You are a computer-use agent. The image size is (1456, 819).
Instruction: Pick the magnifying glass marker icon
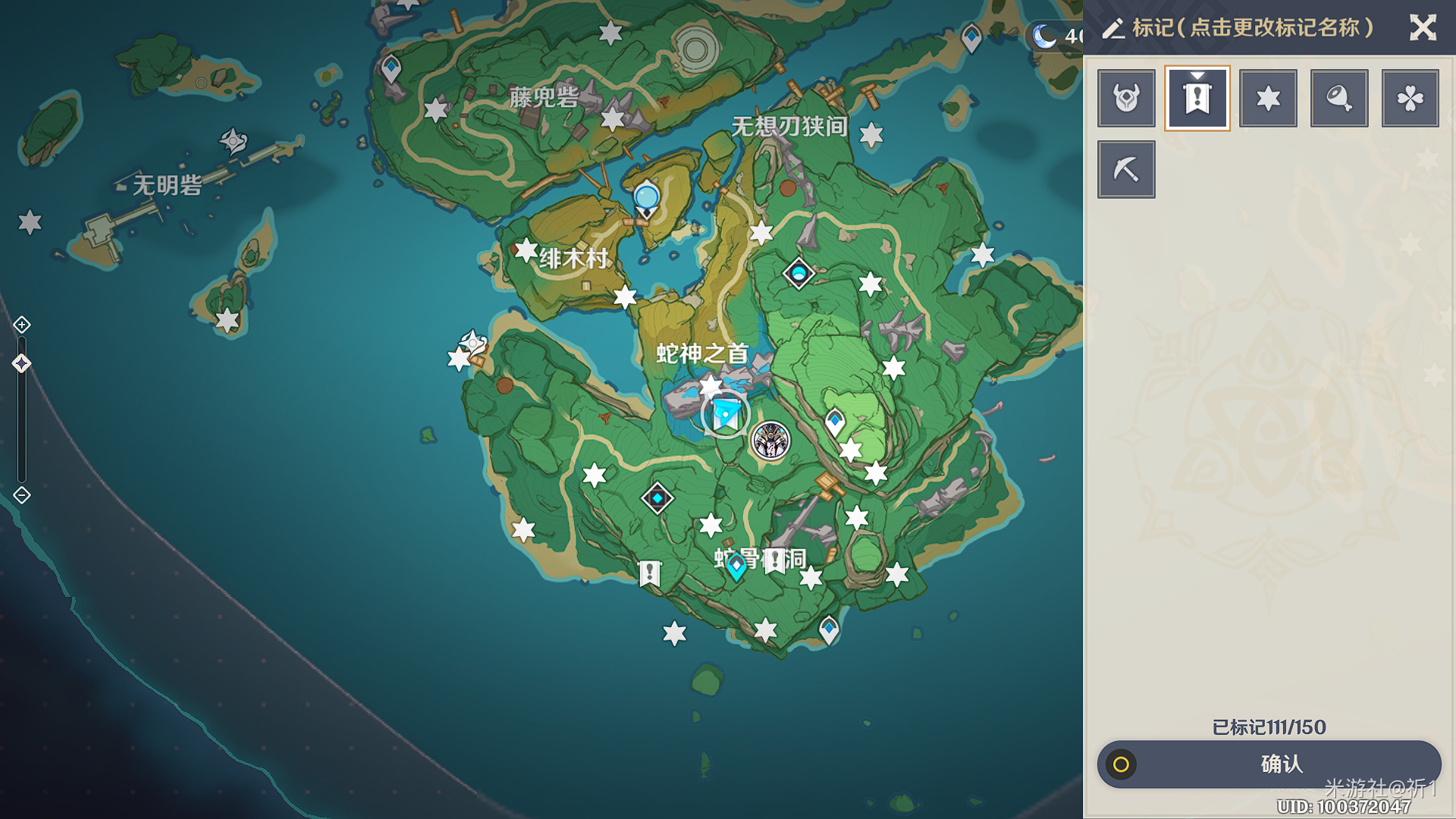(1339, 99)
